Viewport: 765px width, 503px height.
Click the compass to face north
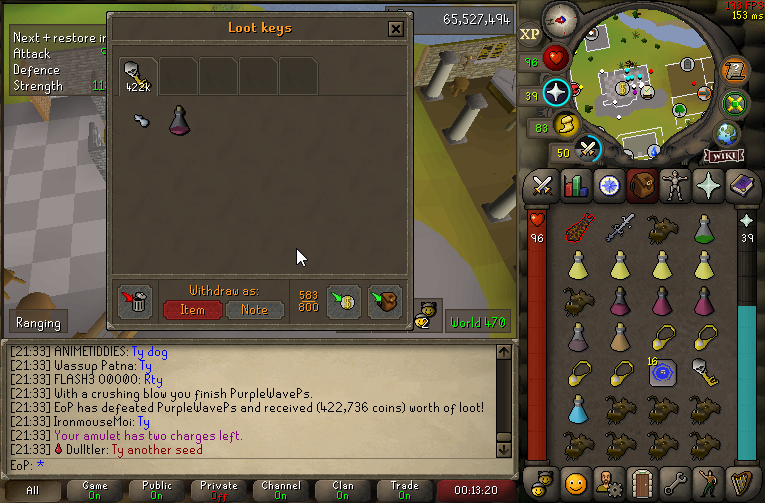[558, 18]
